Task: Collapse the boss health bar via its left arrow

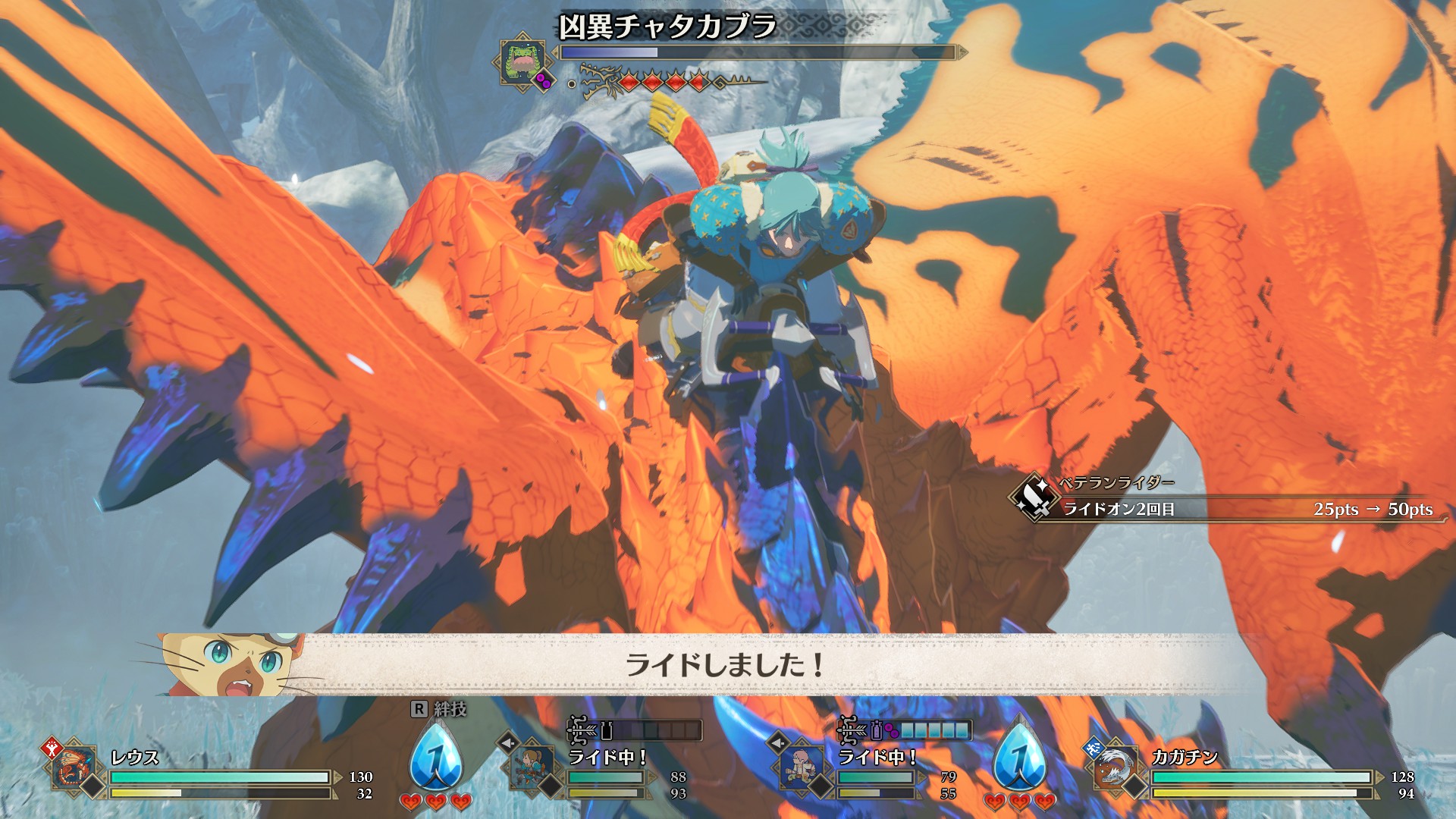Action: point(555,52)
